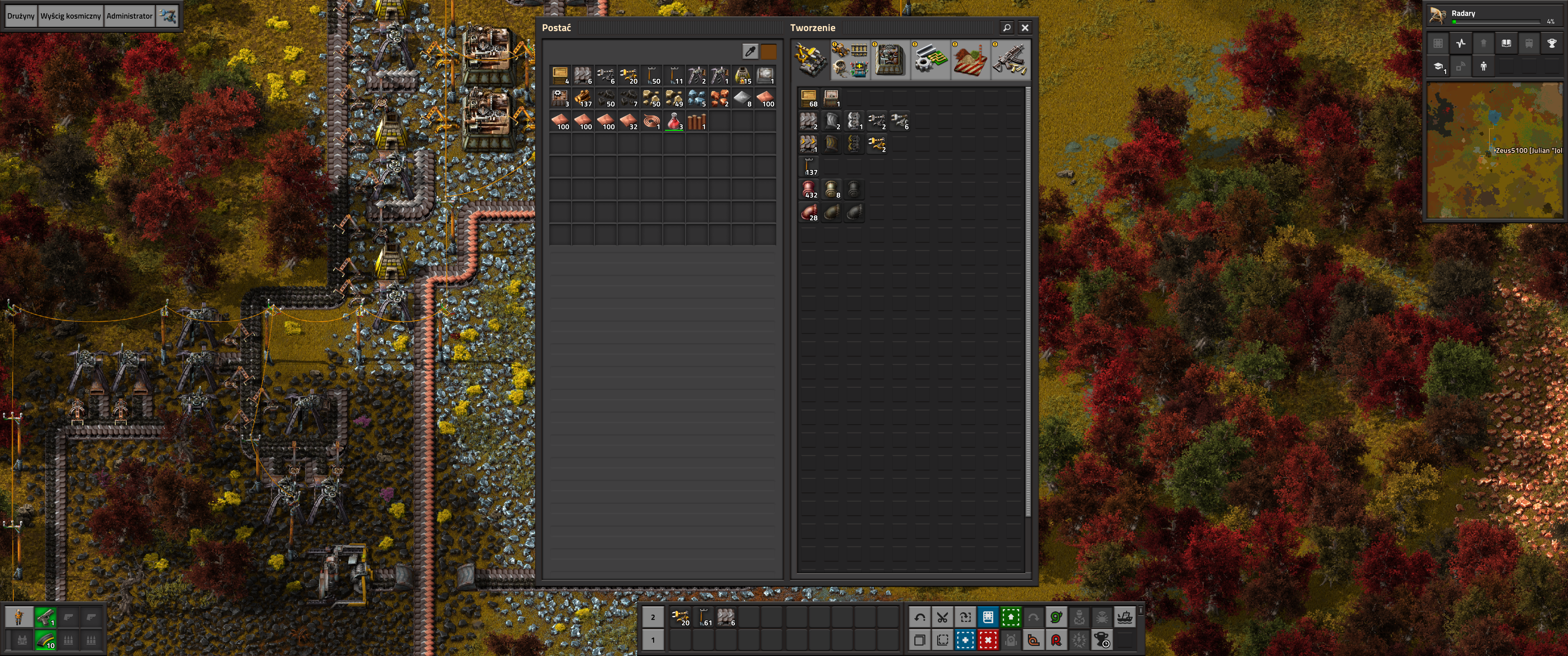Select the inserter in the quickbar
The height and width of the screenshot is (656, 1568).
680,617
